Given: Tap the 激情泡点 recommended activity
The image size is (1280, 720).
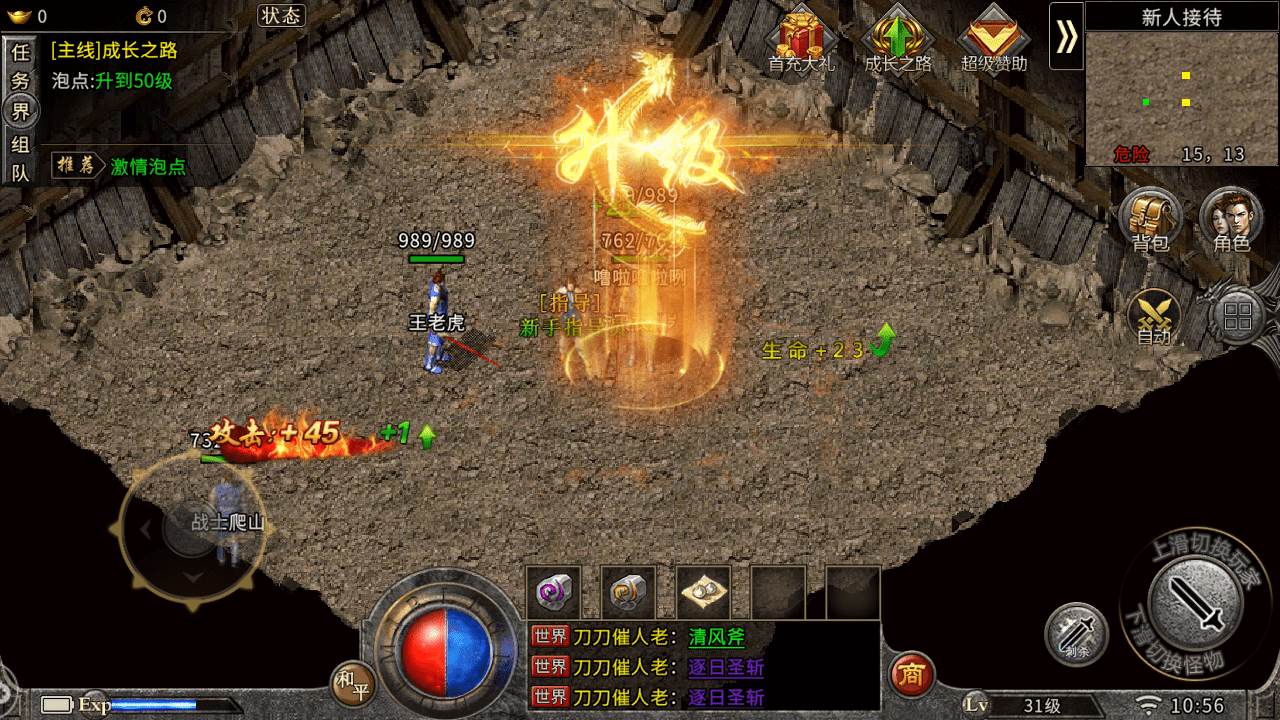Looking at the screenshot, I should coord(148,167).
